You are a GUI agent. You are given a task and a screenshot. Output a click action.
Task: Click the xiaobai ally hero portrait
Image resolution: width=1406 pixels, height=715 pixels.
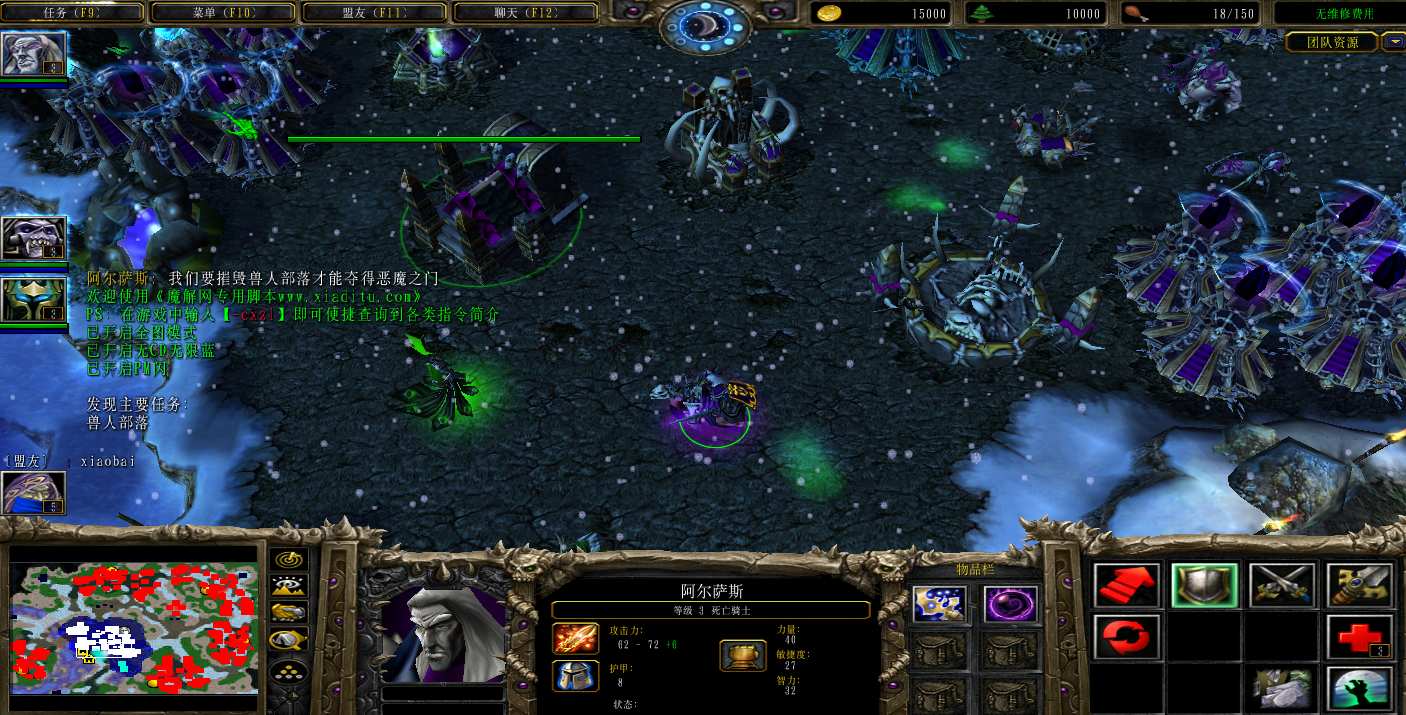click(33, 492)
